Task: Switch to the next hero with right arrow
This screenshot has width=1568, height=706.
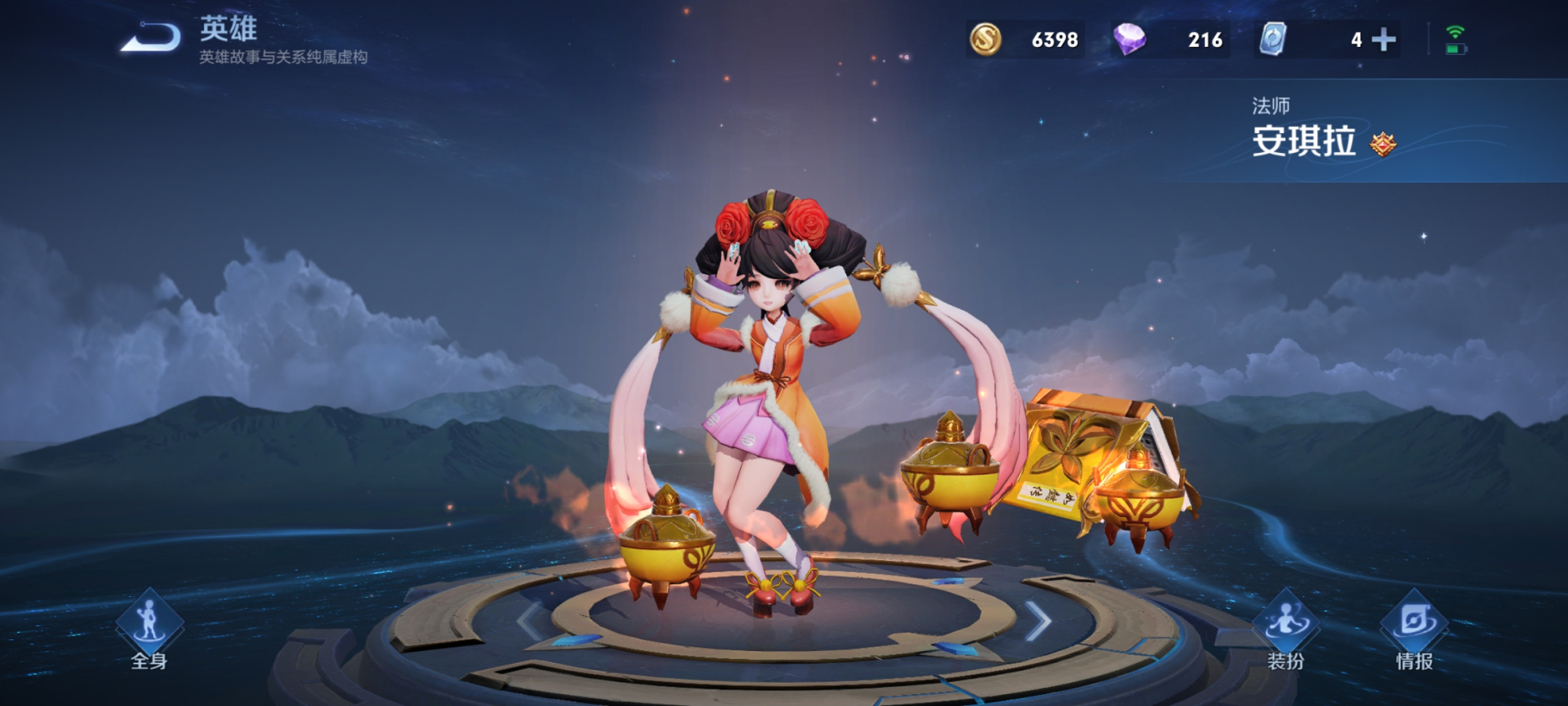Action: [x=1038, y=622]
